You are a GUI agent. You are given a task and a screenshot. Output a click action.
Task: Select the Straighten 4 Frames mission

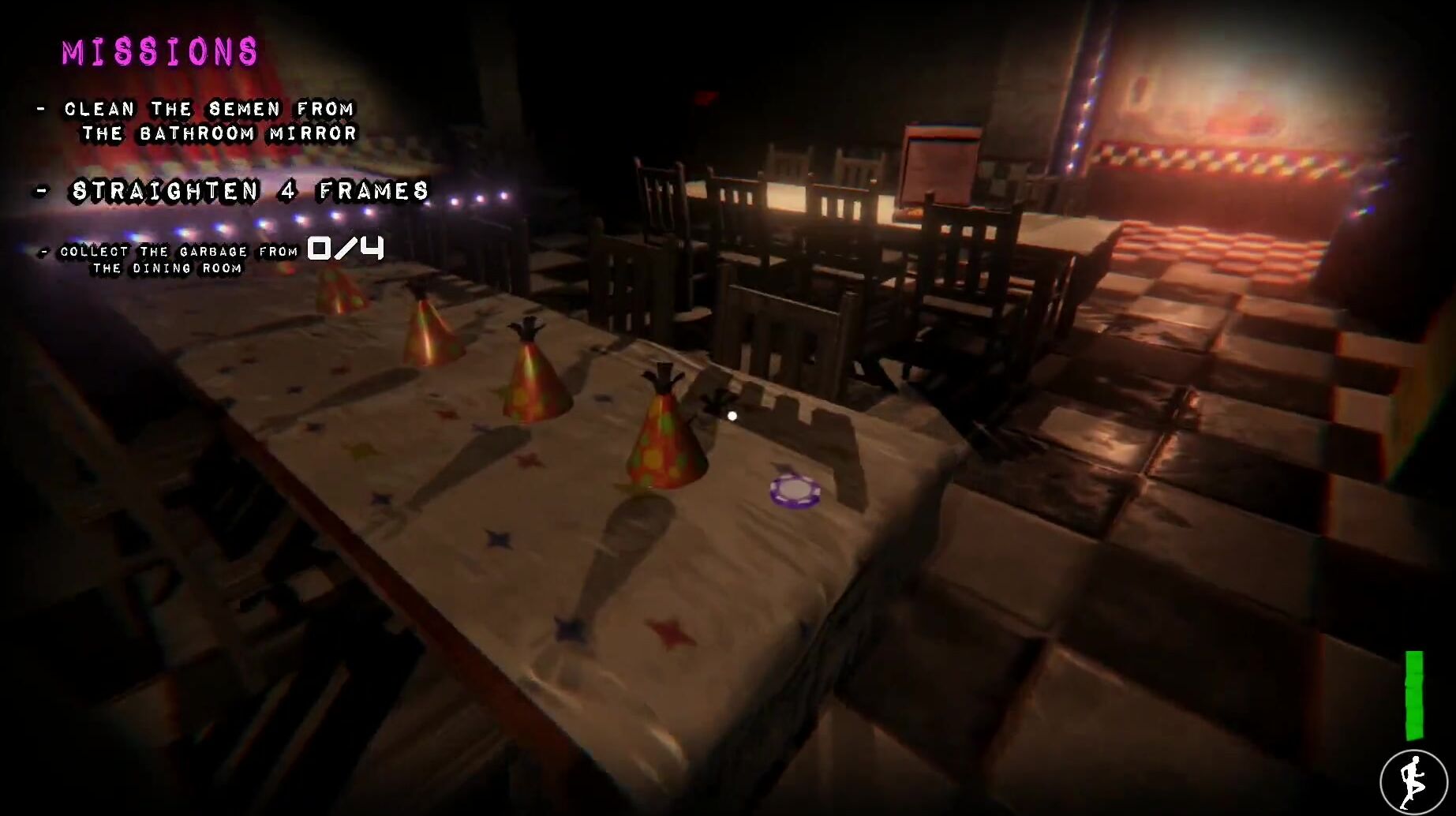249,191
